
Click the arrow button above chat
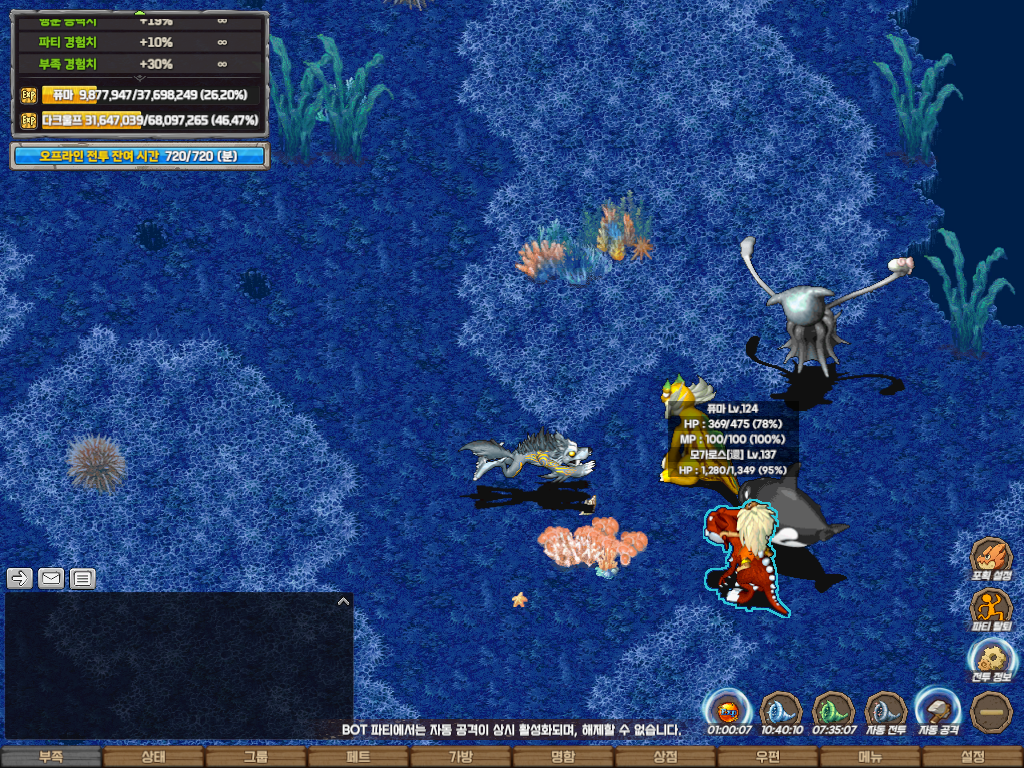tap(20, 578)
